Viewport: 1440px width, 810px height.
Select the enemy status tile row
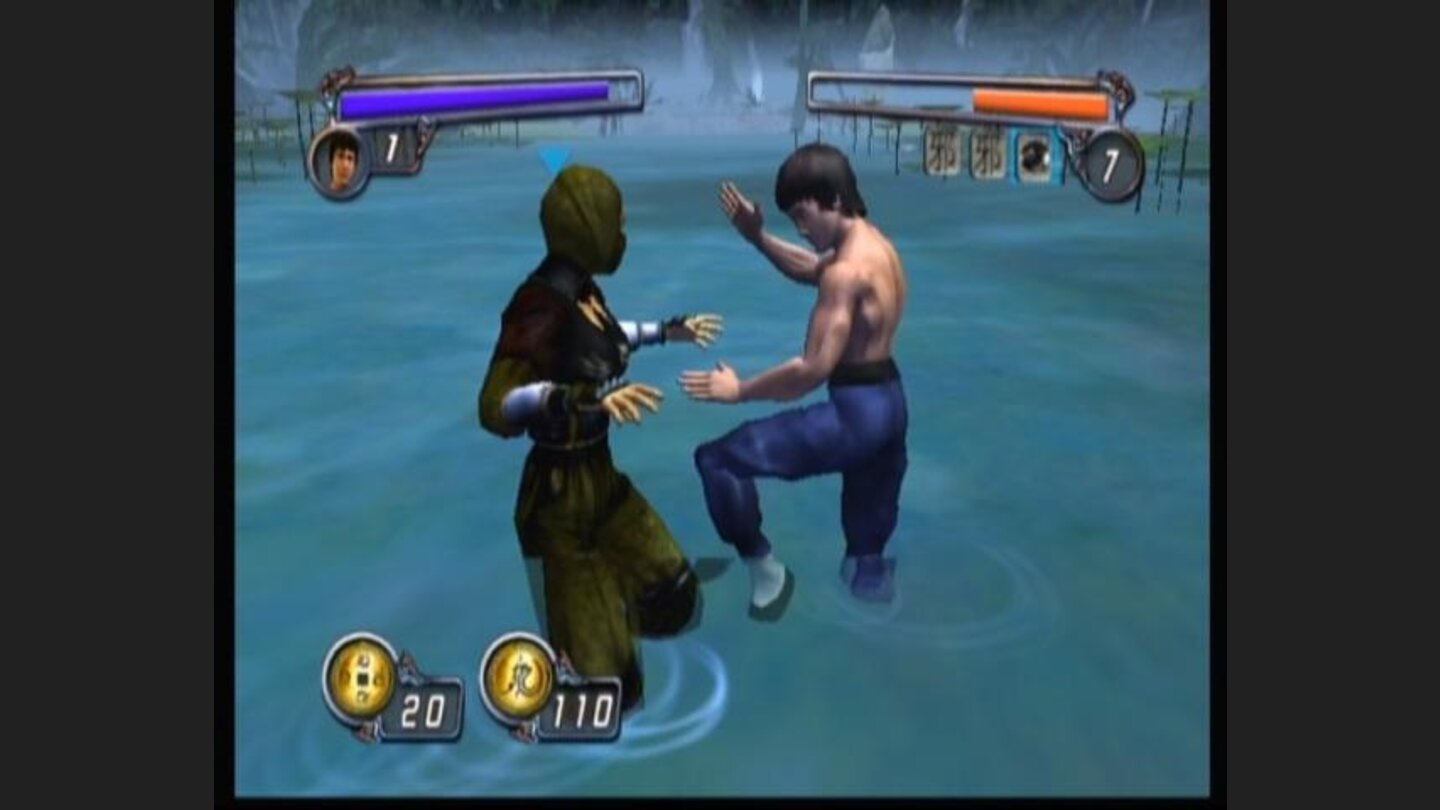pyautogui.click(x=990, y=157)
